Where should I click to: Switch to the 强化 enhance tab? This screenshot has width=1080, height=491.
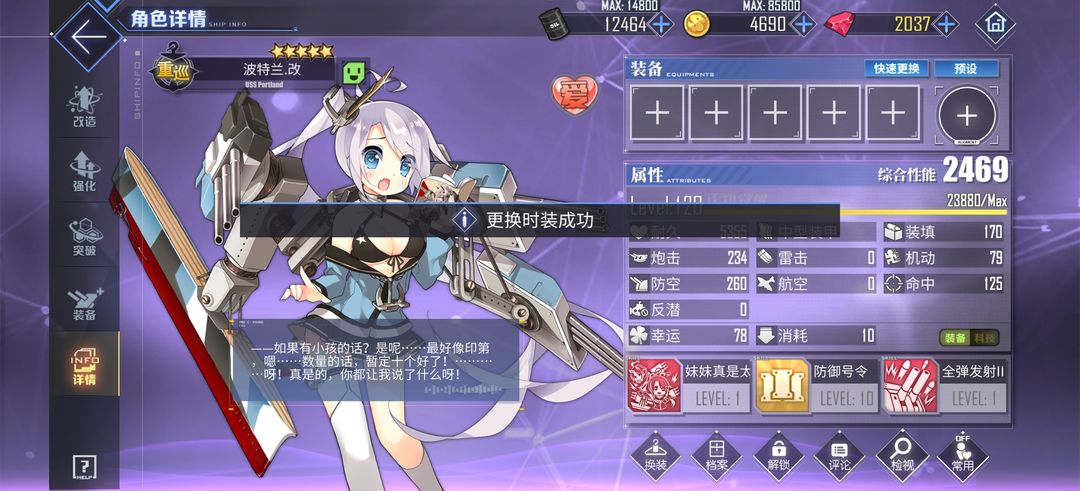(84, 171)
